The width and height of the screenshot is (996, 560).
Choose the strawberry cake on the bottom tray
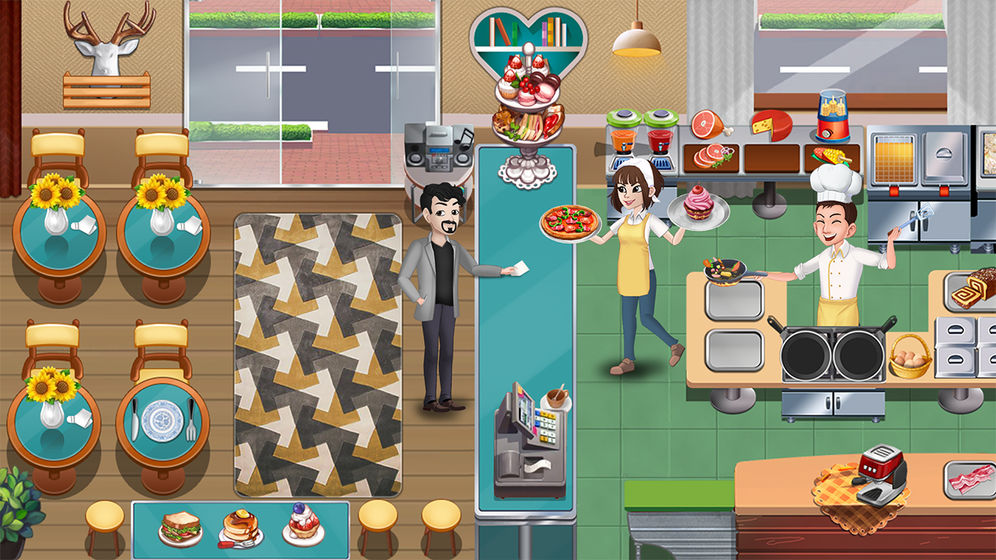point(302,524)
